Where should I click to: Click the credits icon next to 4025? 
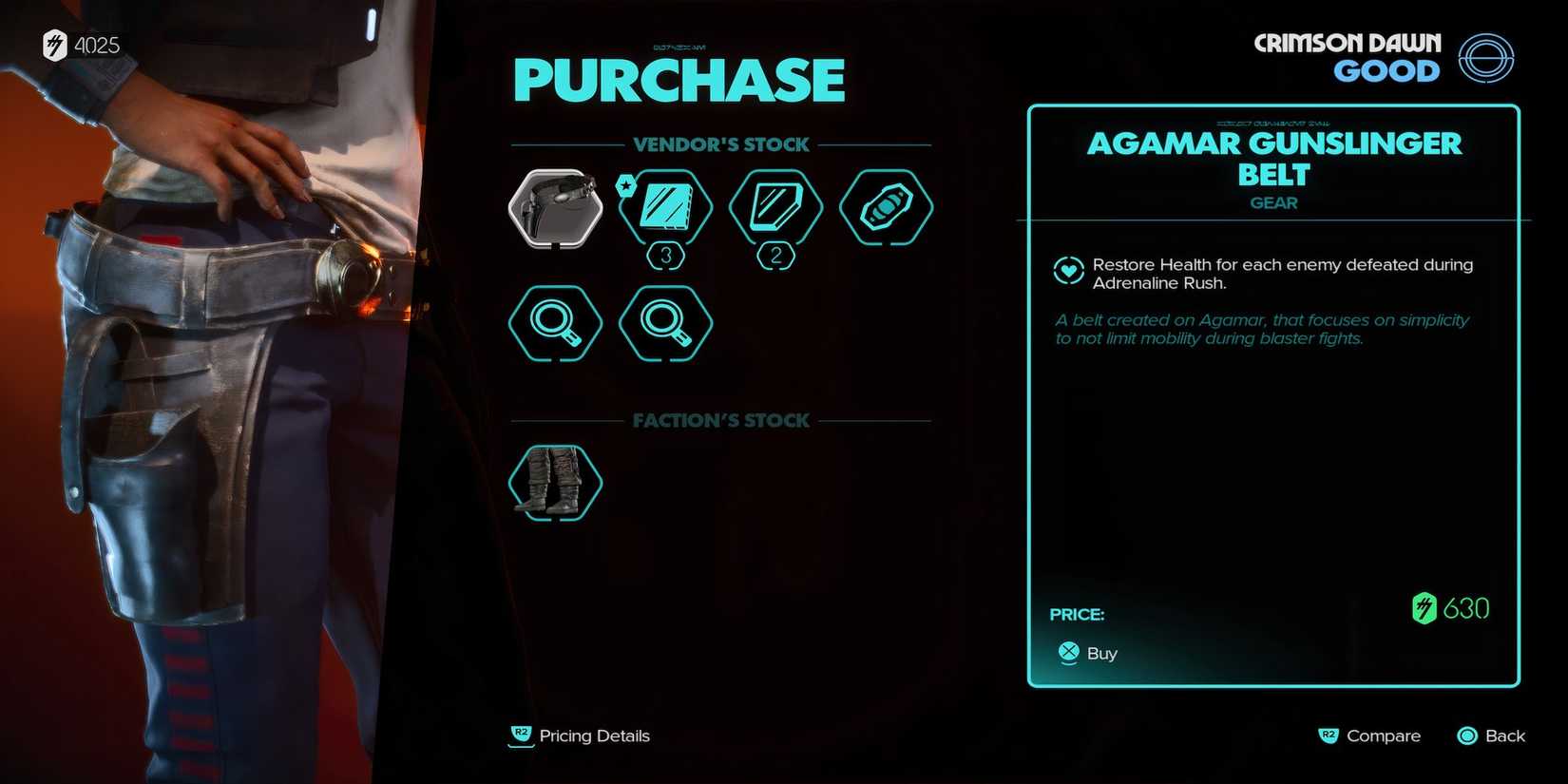(x=55, y=44)
